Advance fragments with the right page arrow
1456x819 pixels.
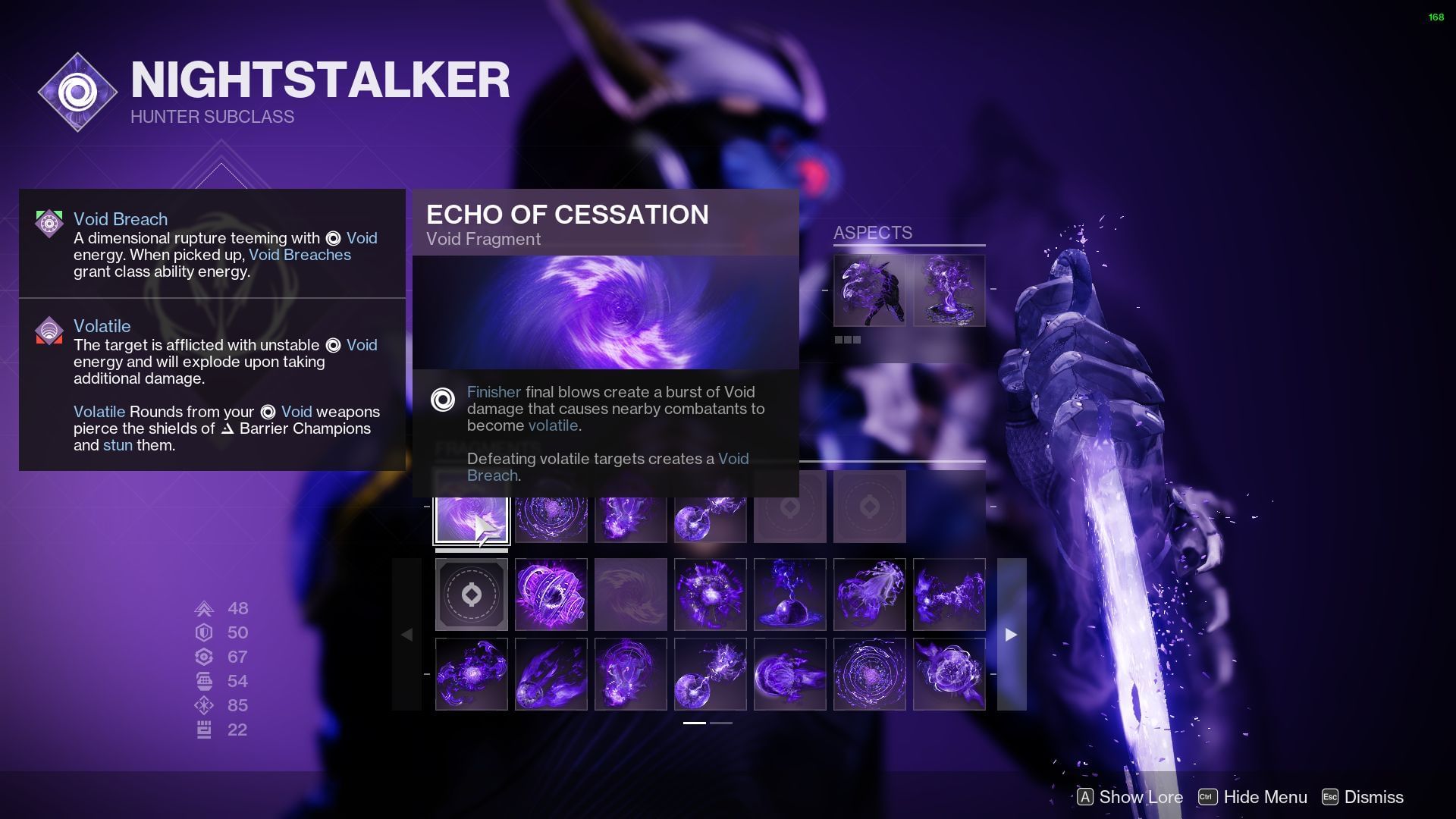coord(1011,635)
